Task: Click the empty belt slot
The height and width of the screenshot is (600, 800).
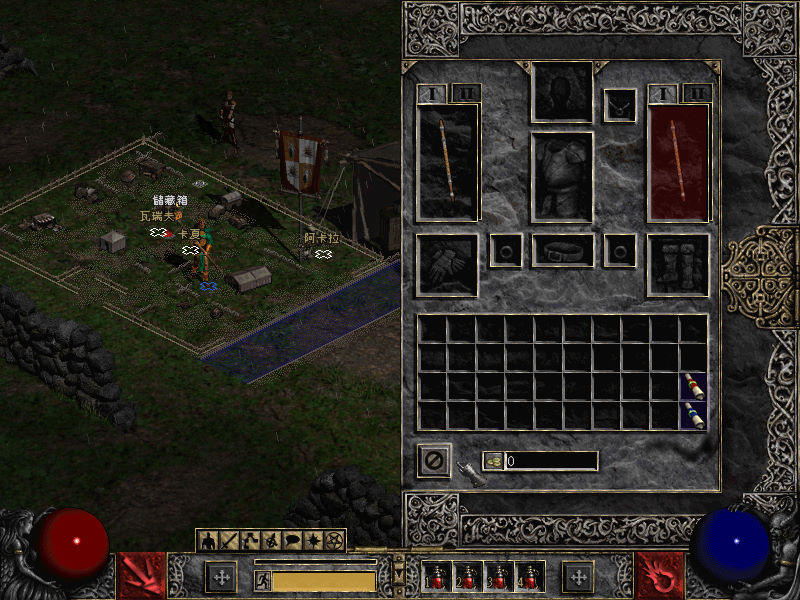Action: pos(562,250)
